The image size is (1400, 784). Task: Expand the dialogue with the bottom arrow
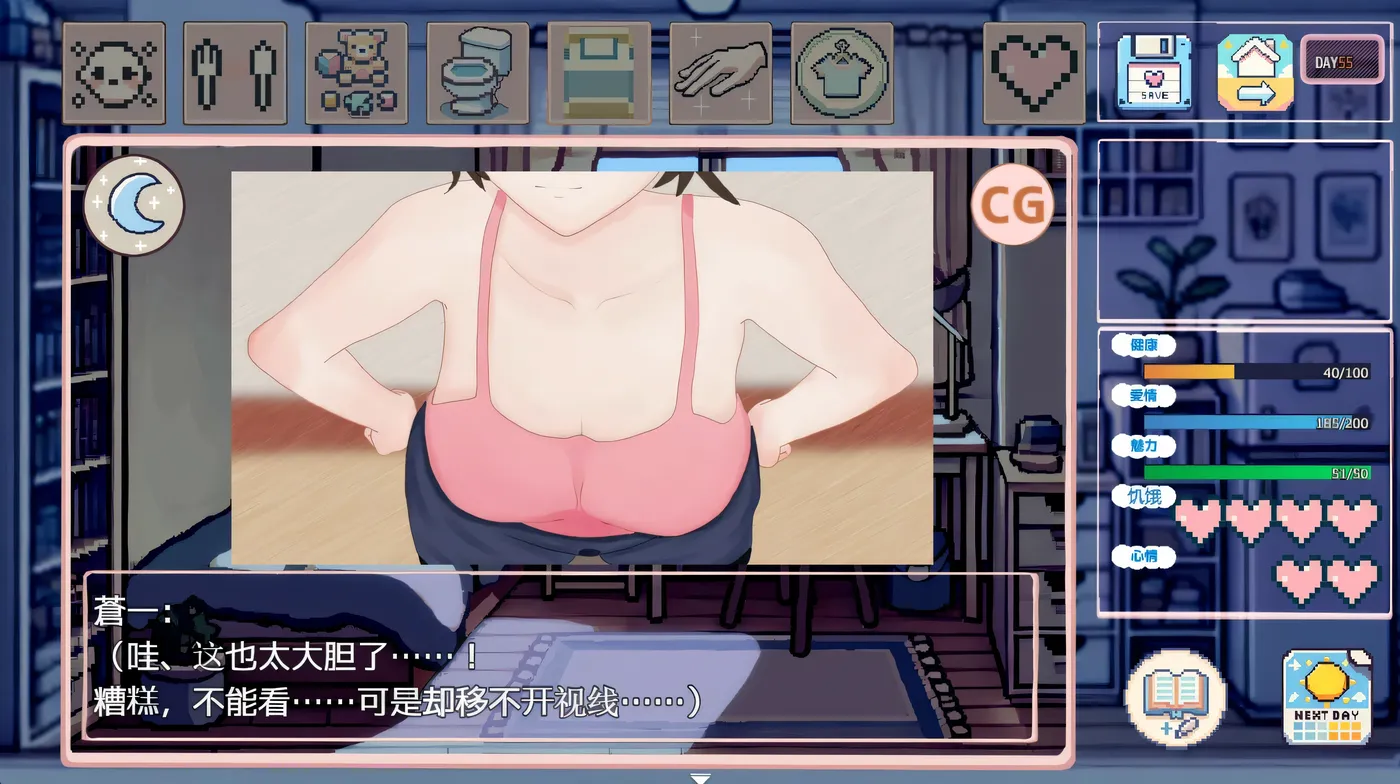tap(700, 776)
